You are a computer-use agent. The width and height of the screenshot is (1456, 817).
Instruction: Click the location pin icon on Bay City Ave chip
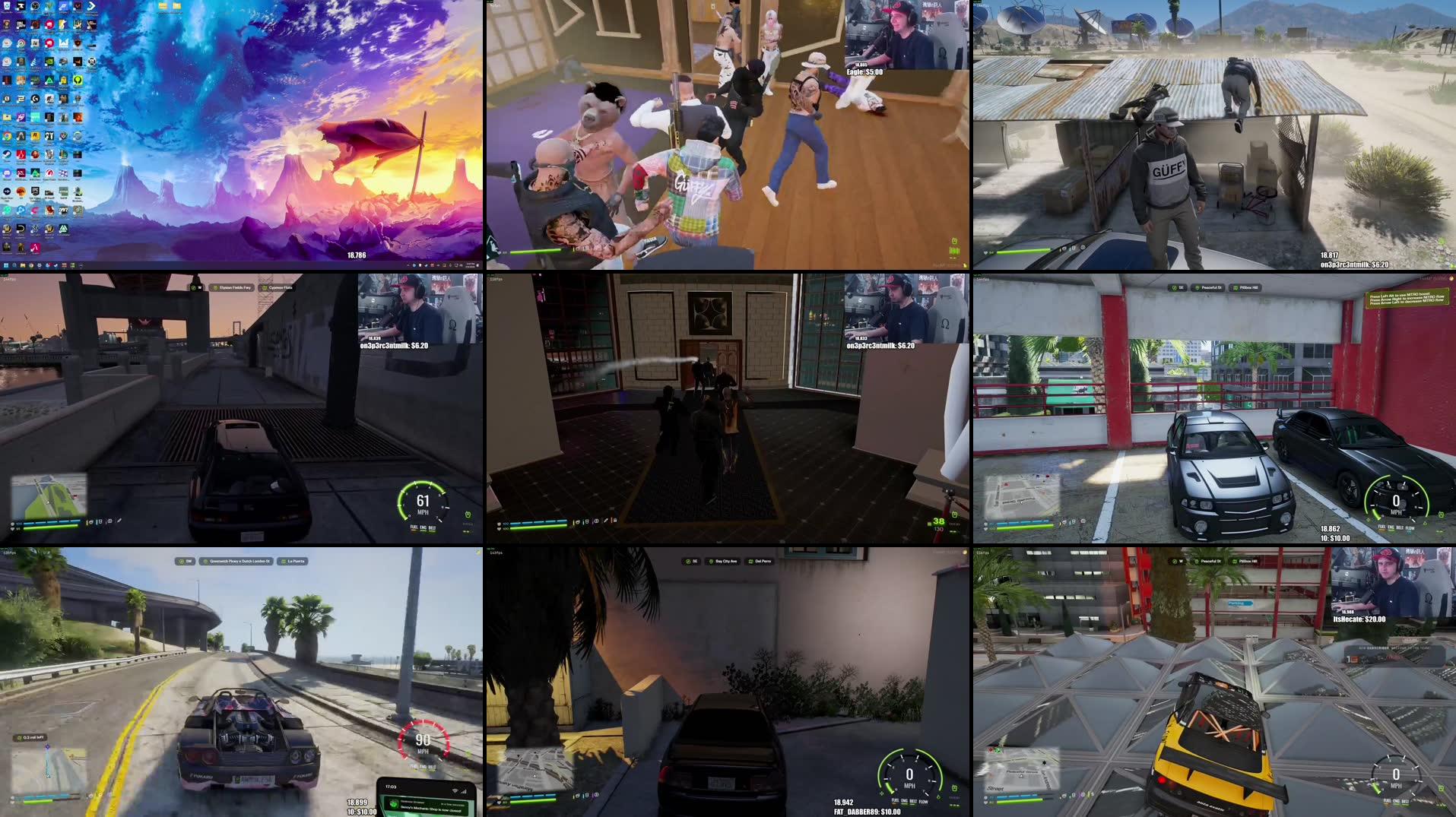[712, 561]
